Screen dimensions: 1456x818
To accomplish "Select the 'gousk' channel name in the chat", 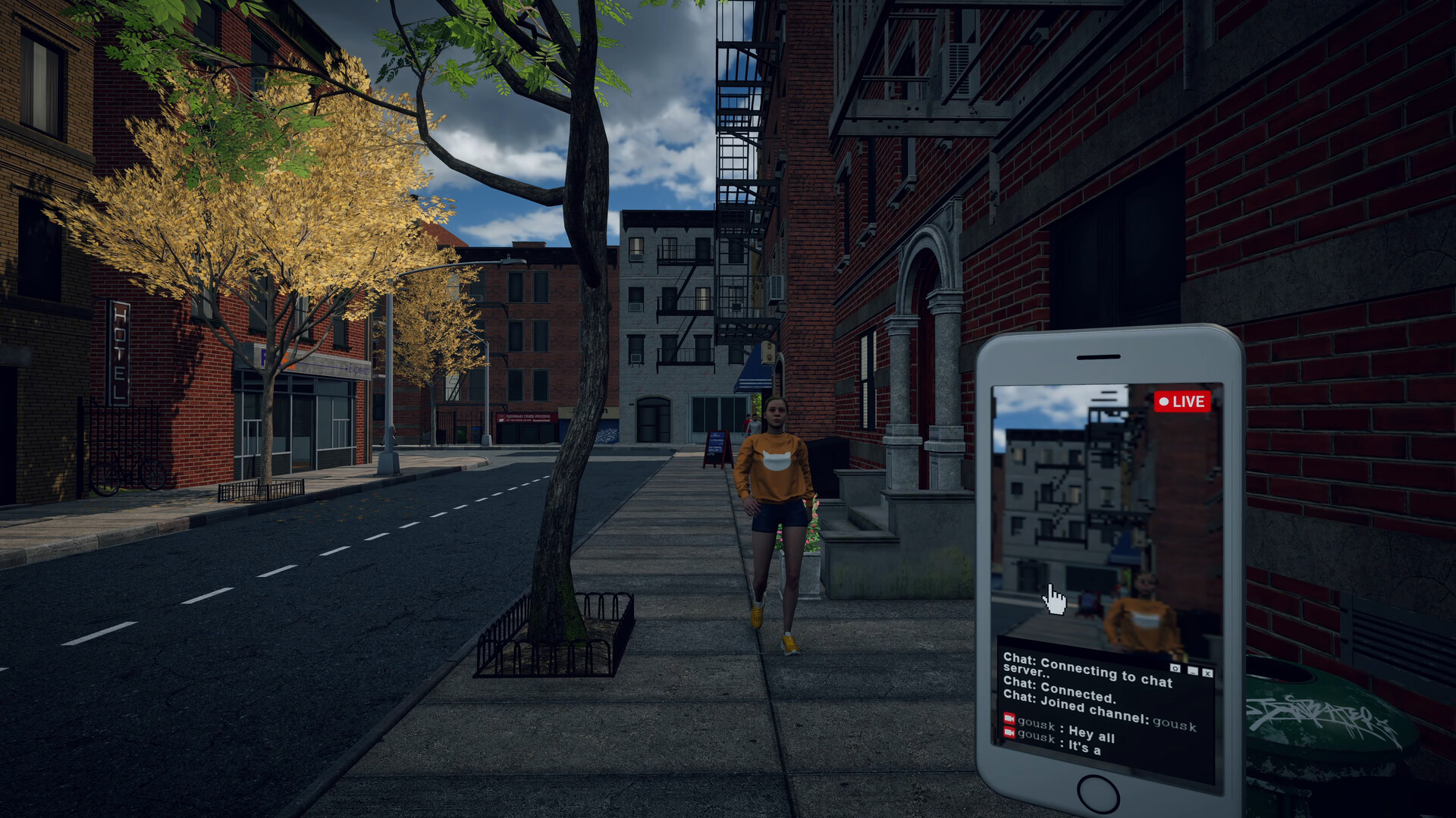I will tap(1176, 726).
